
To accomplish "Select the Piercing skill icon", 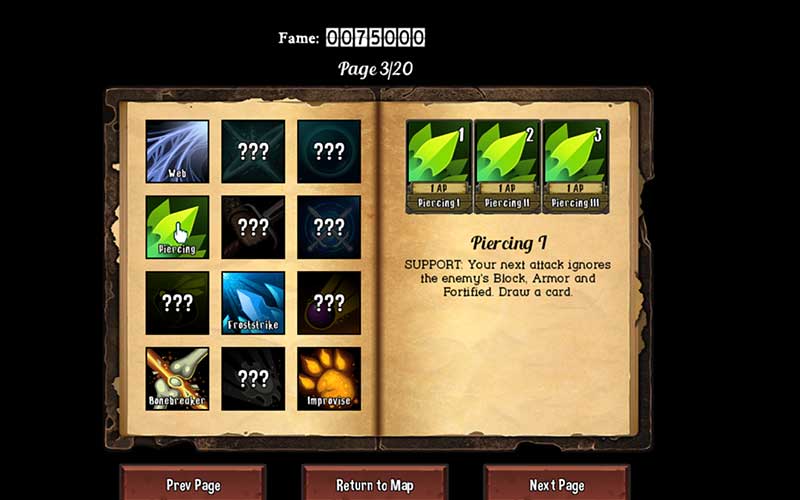I will pyautogui.click(x=177, y=227).
